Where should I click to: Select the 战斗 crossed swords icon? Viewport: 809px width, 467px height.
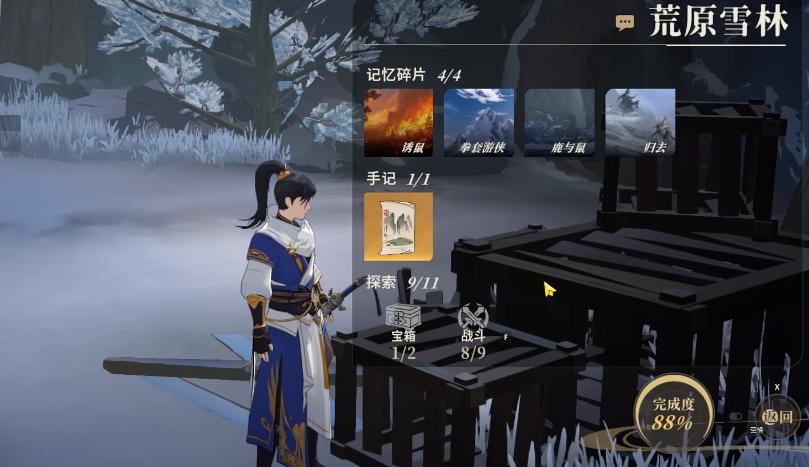click(x=473, y=317)
